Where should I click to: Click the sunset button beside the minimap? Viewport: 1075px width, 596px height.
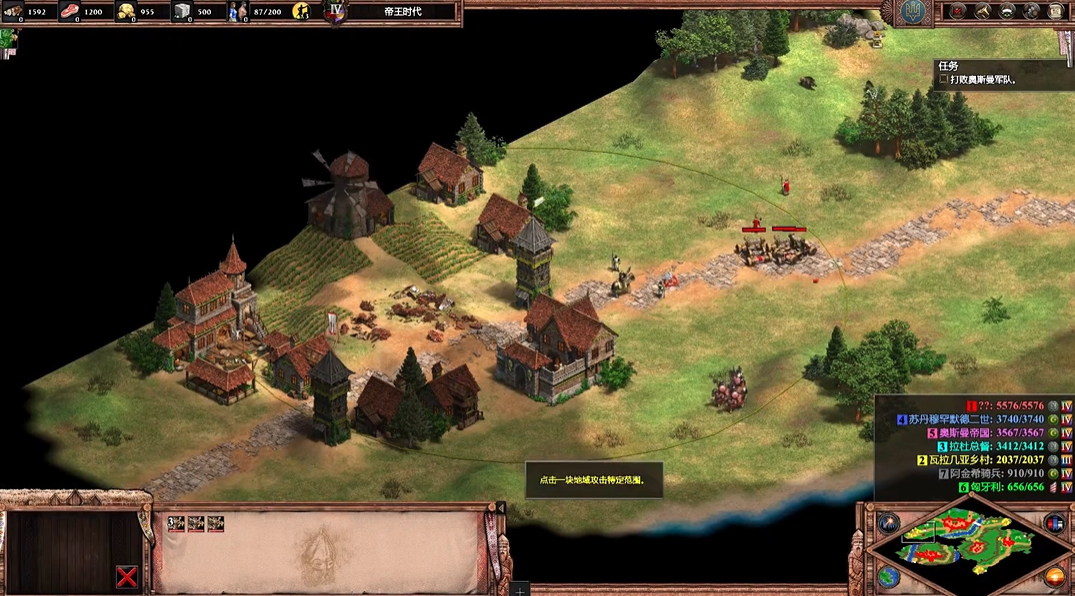(1054, 577)
